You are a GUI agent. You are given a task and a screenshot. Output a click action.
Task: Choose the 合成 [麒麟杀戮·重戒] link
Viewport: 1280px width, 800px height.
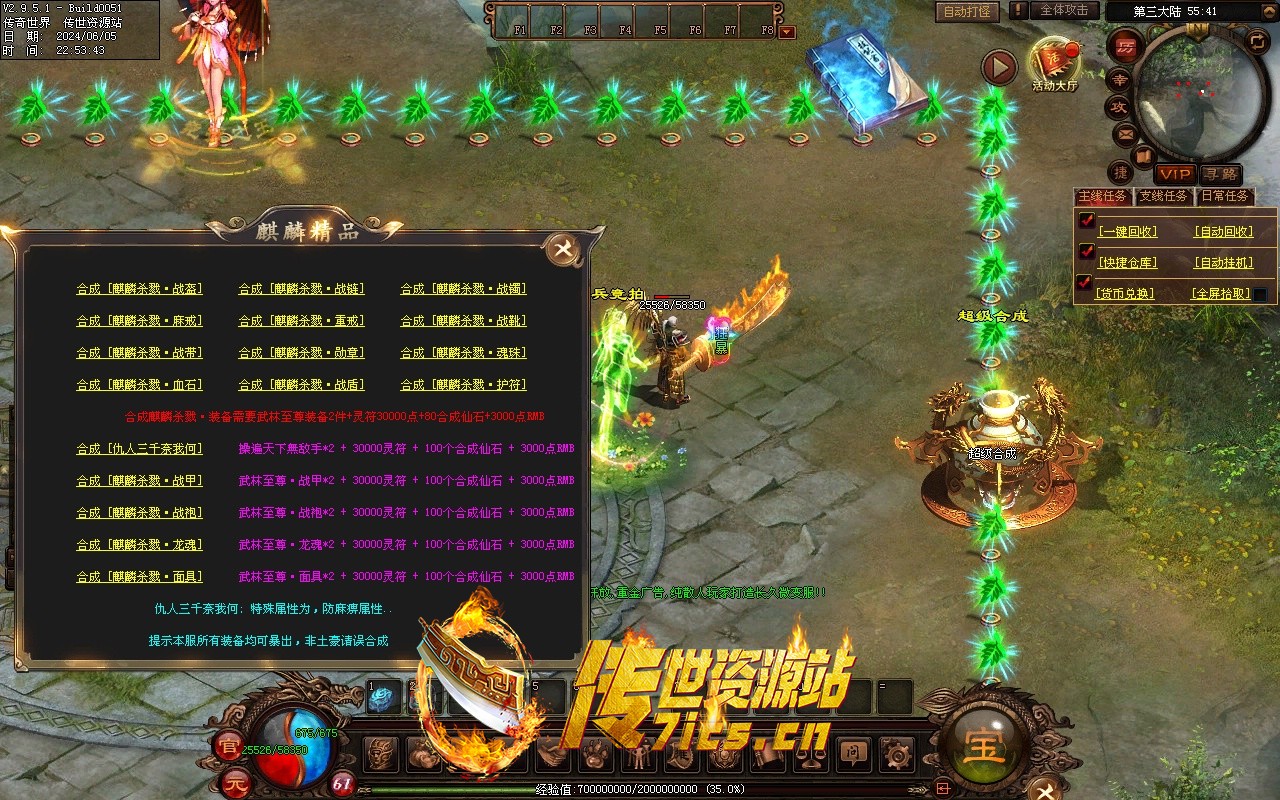tap(301, 321)
